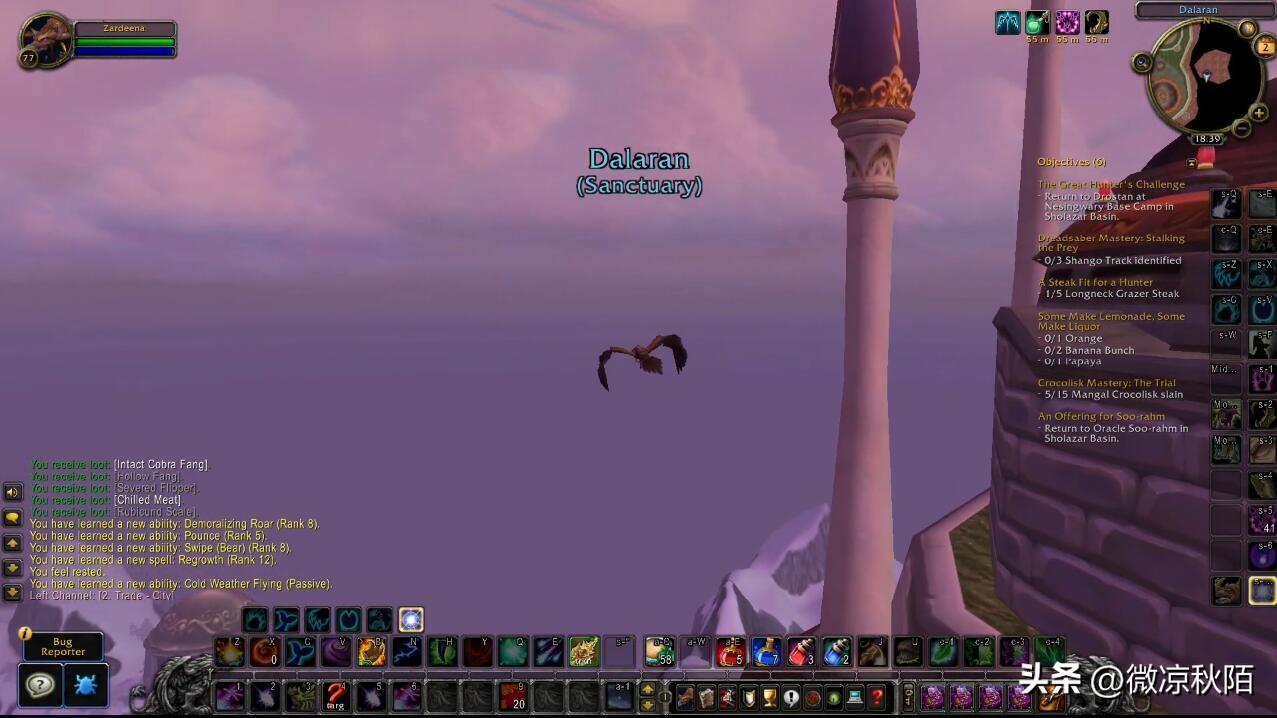This screenshot has height=718, width=1277.
Task: Click the Bug Reporter button
Action: tap(62, 646)
